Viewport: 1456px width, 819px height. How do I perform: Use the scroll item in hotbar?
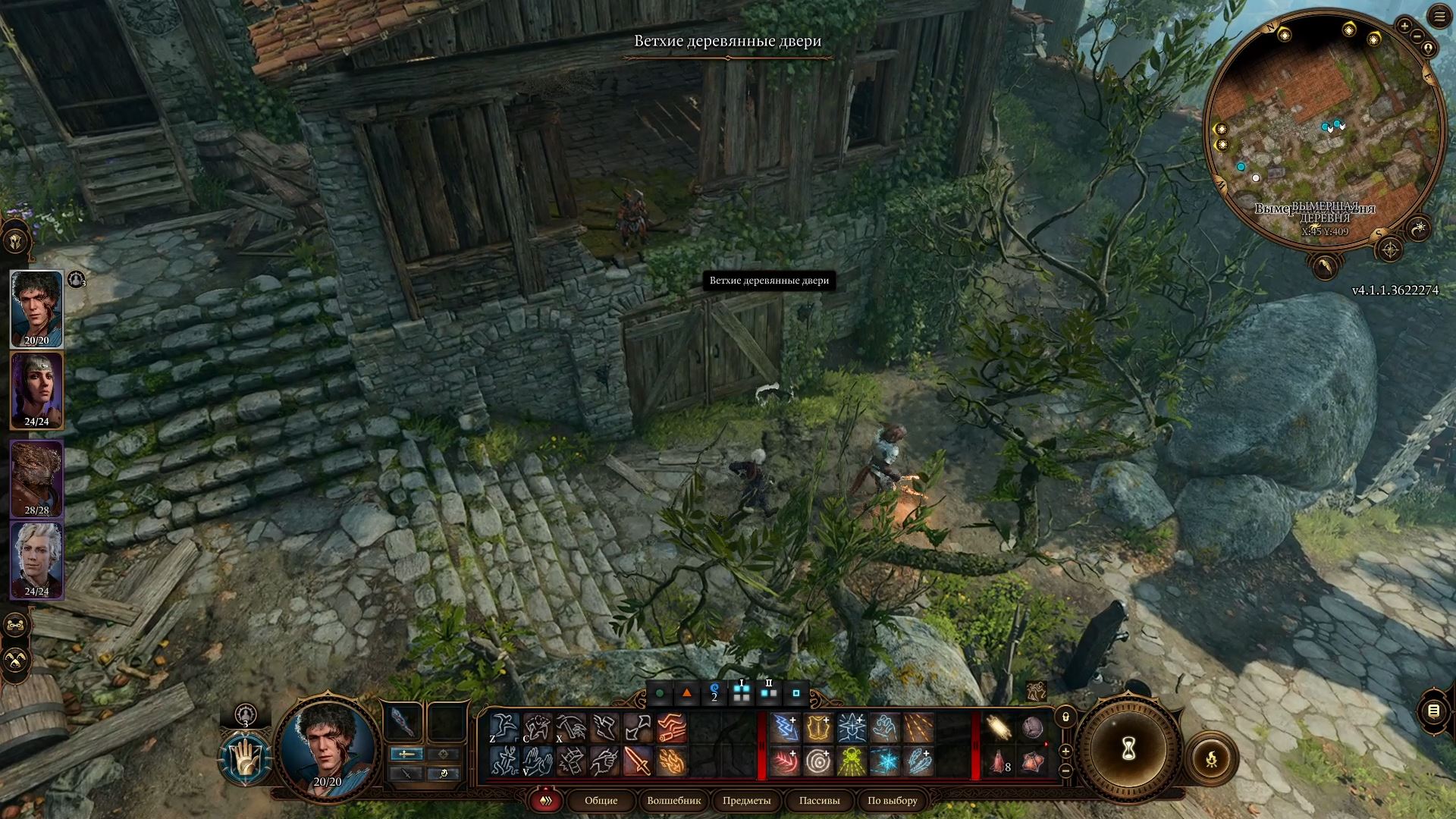999,728
